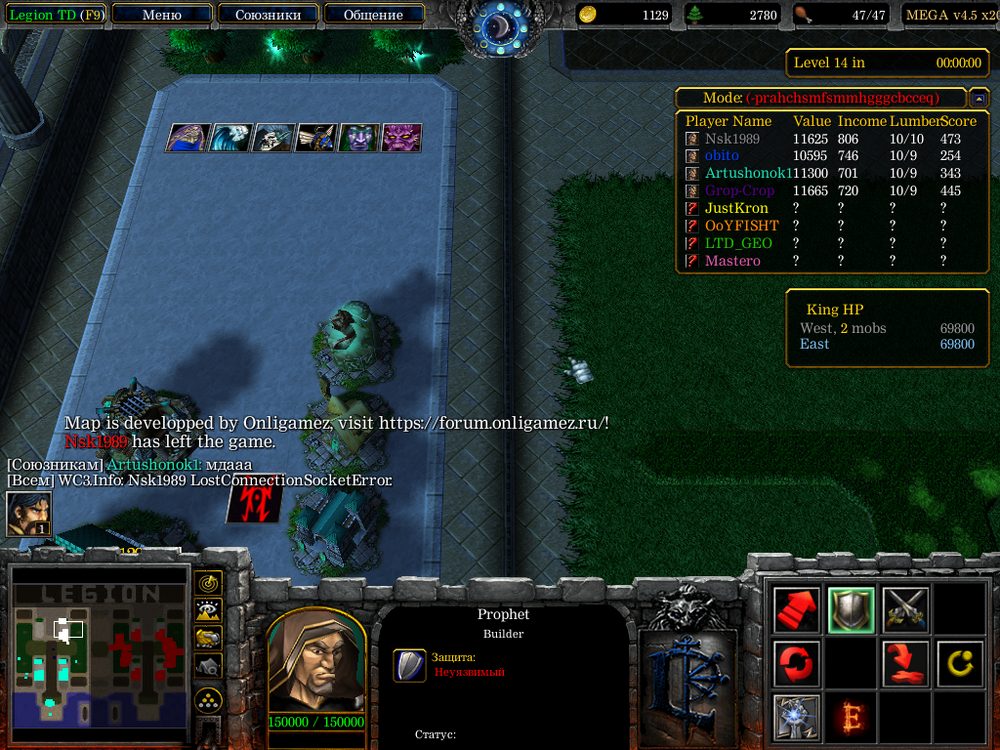
Task: Activate the crossed swords command
Action: pos(906,609)
